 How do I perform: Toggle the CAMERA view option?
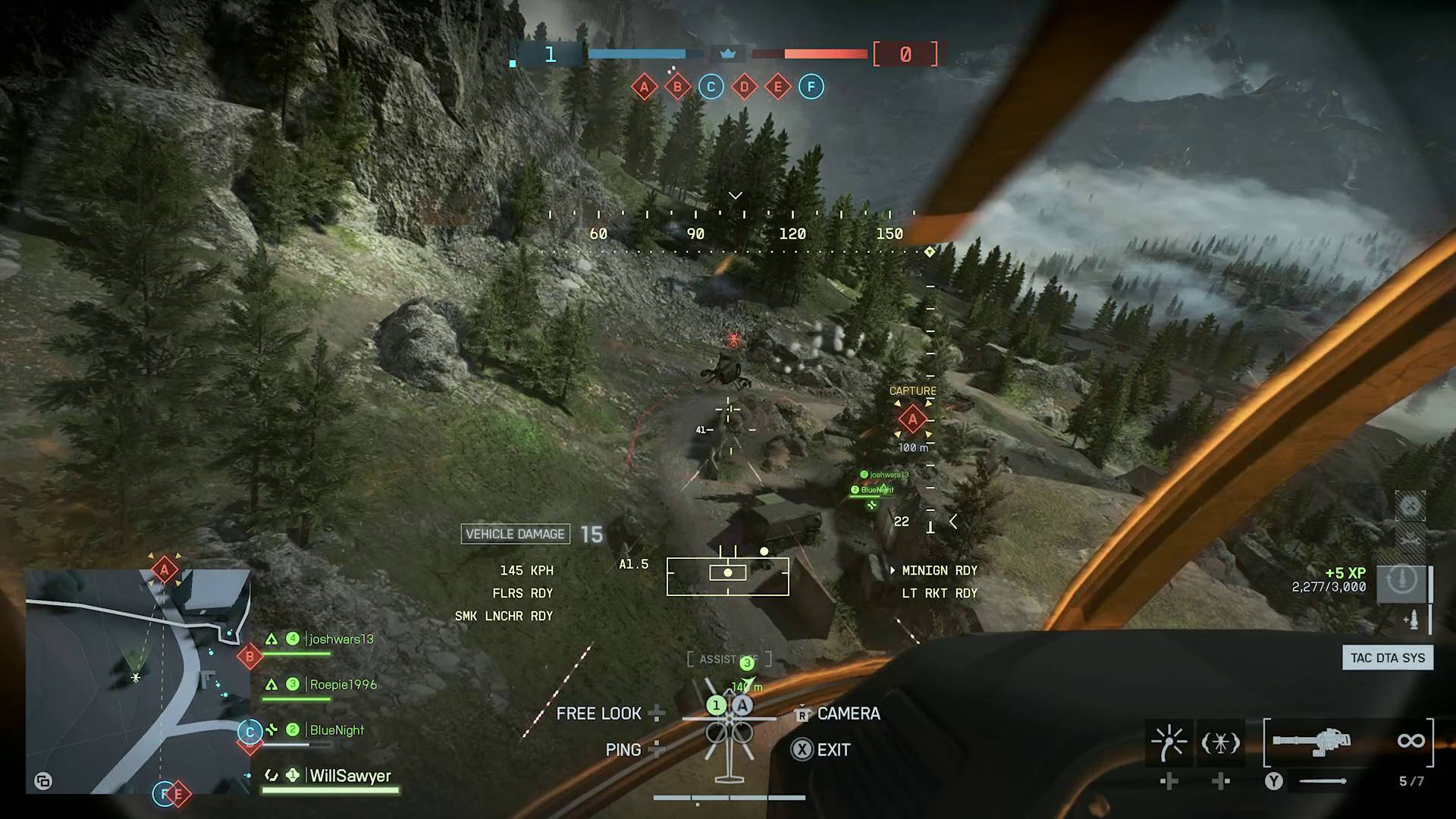point(847,714)
